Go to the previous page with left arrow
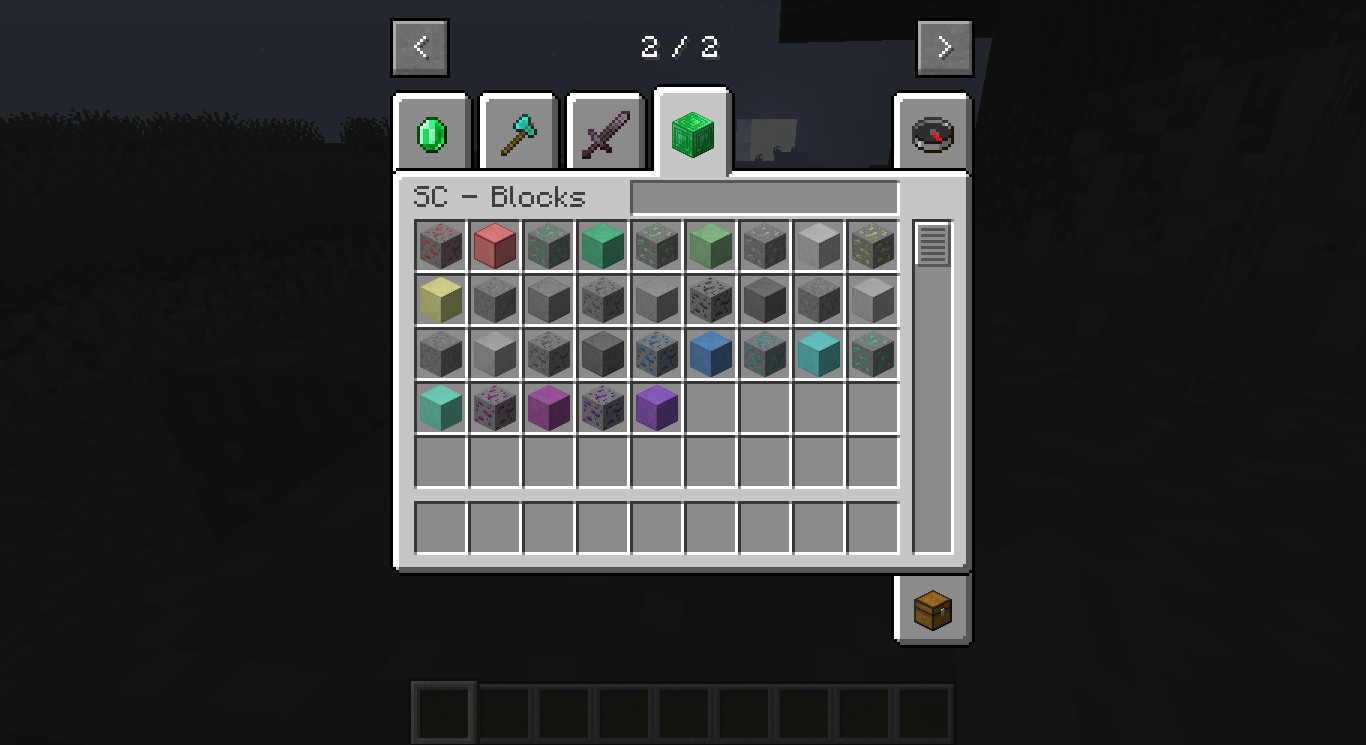The image size is (1366, 745). point(420,46)
